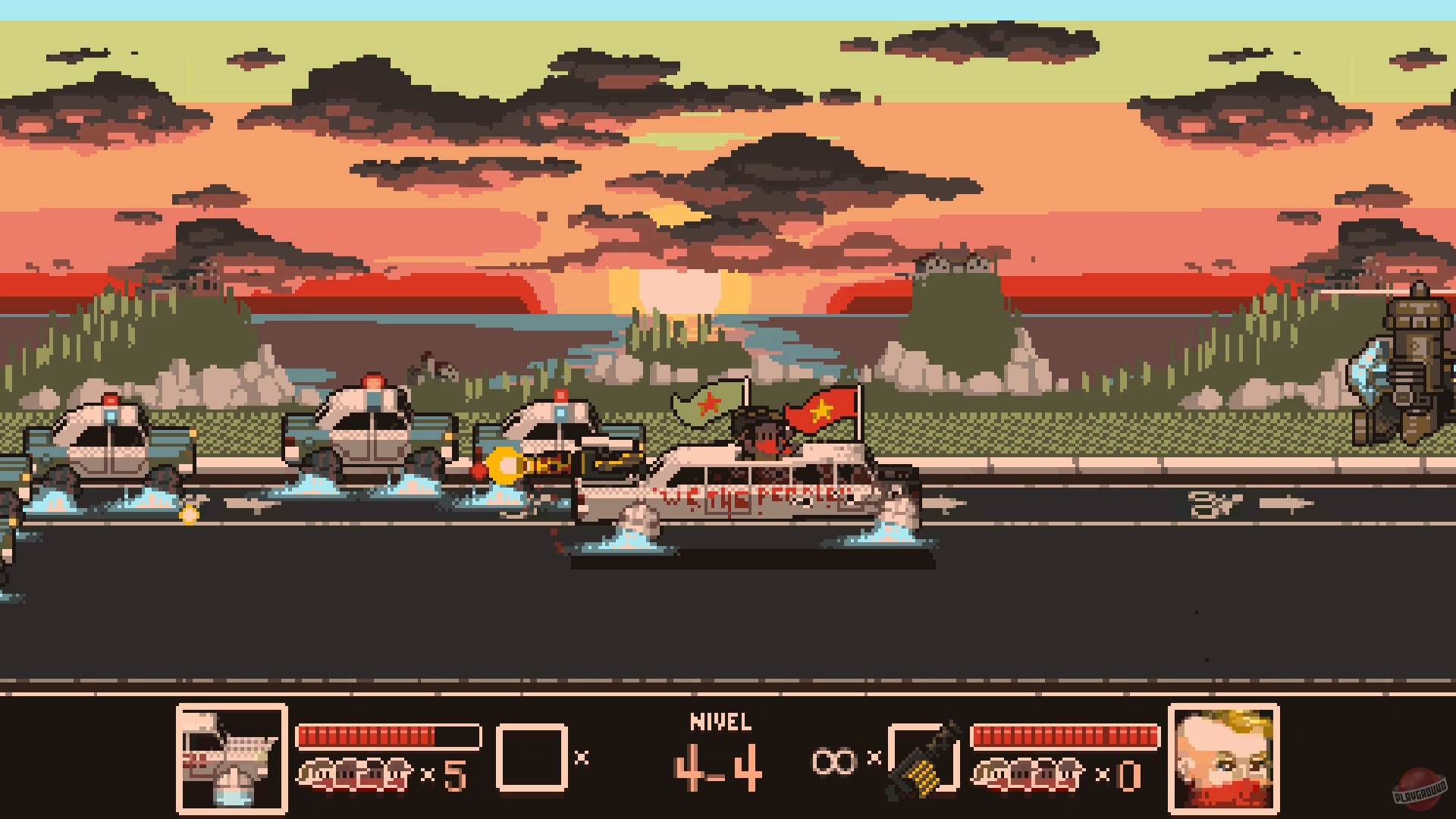Expand the NIVEL 4-4 level indicator
Image resolution: width=1456 pixels, height=819 pixels.
pos(720,751)
